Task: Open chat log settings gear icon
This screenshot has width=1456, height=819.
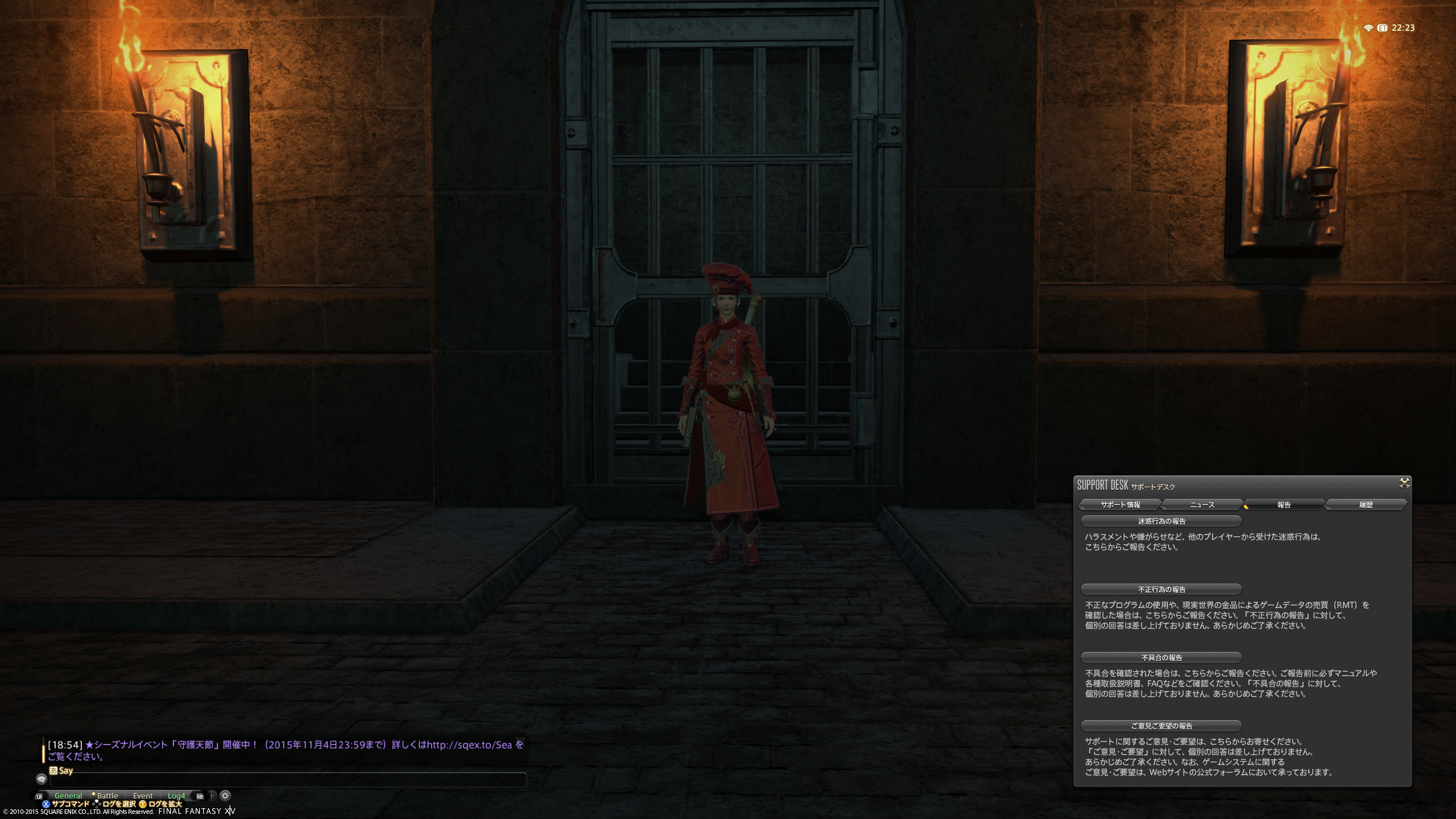Action: tap(225, 796)
